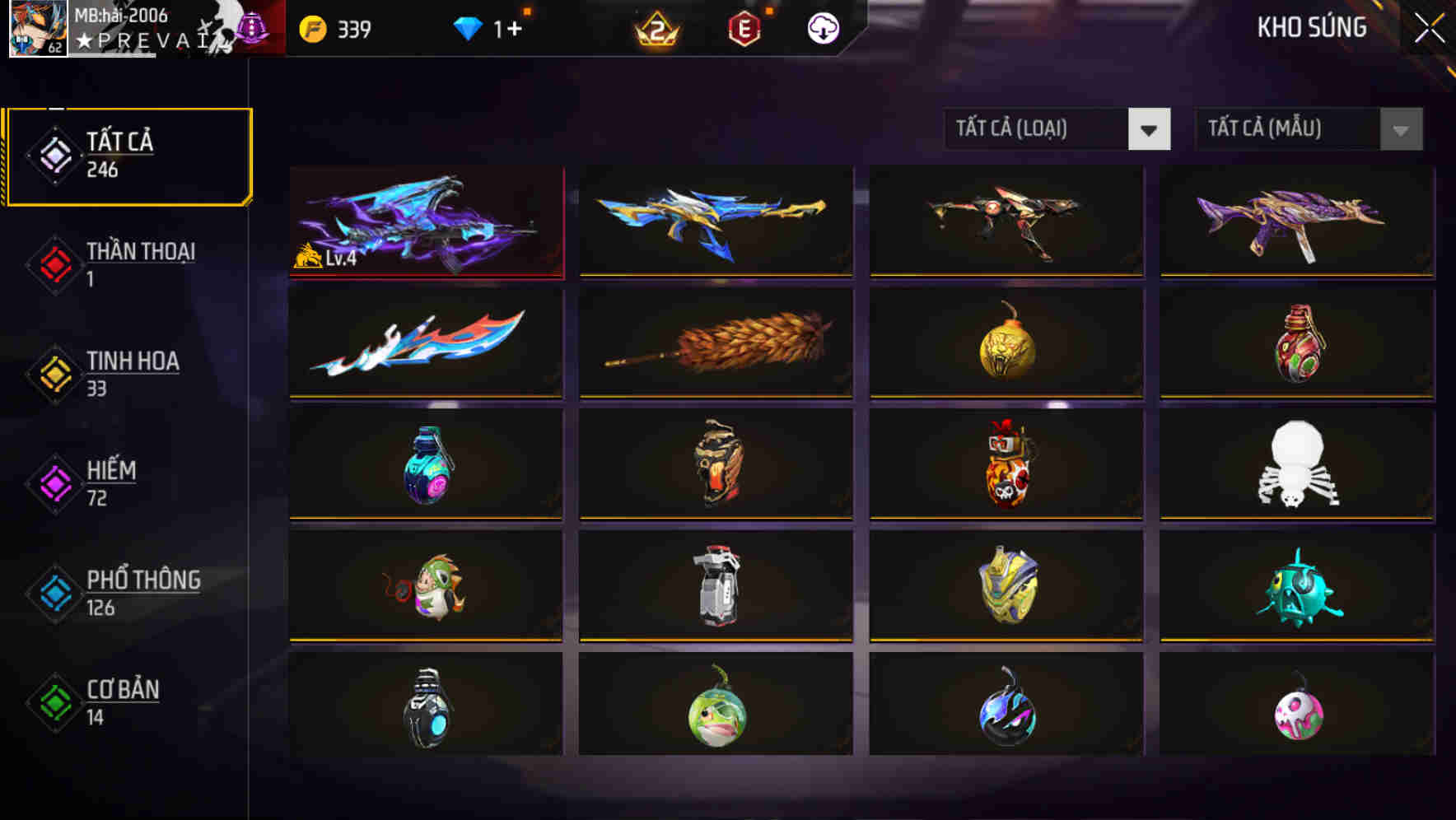Expand the weapon type dropdown arrow on the left filter
Viewport: 1456px width, 820px height.
(x=1150, y=129)
